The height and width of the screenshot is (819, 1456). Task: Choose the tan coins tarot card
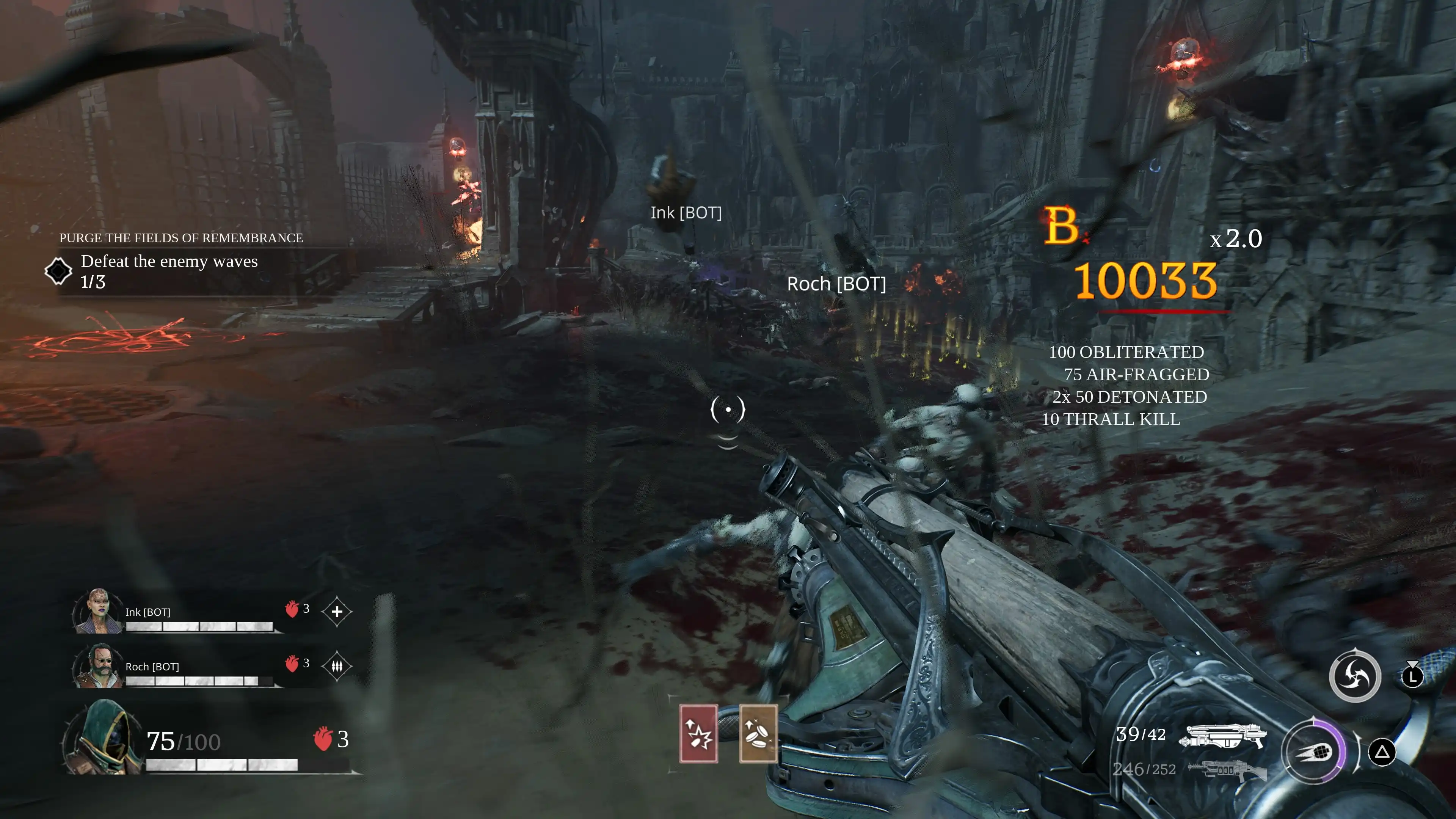click(758, 734)
